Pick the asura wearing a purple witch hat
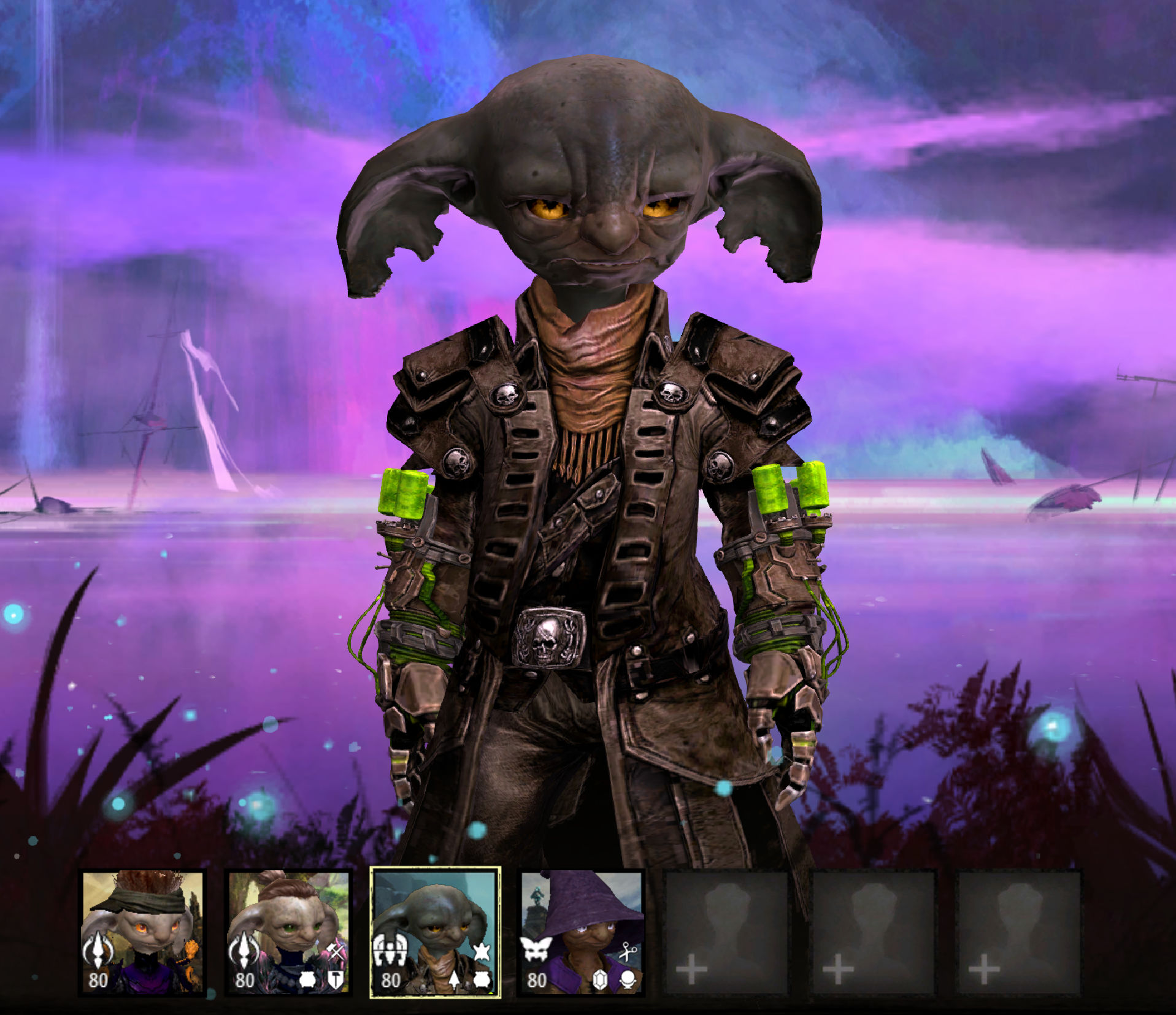Image resolution: width=1176 pixels, height=1015 pixels. [581, 931]
